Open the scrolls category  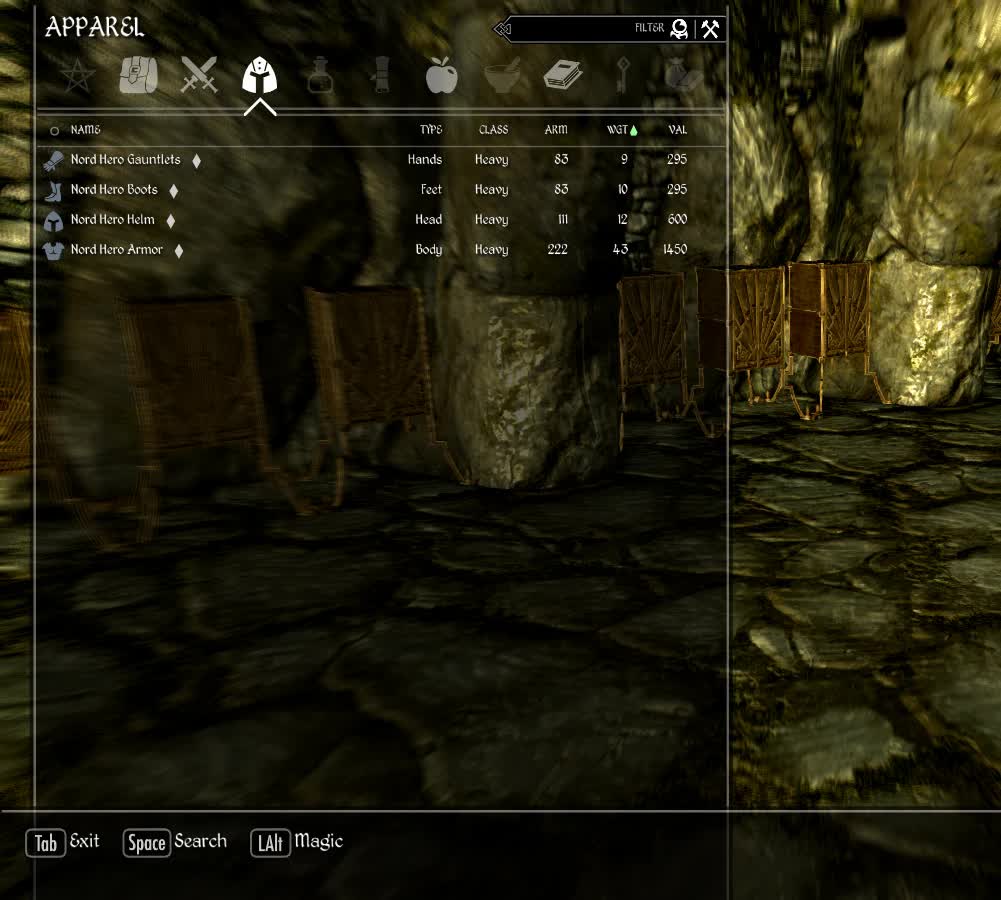(x=381, y=76)
